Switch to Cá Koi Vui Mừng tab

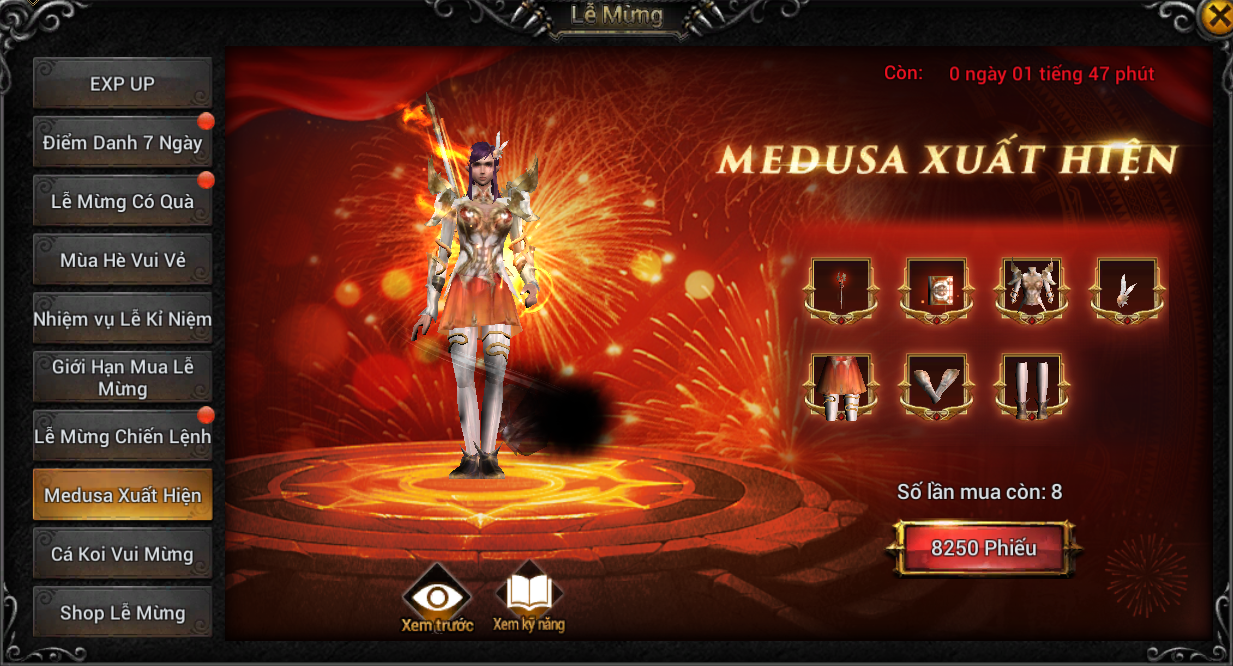122,554
